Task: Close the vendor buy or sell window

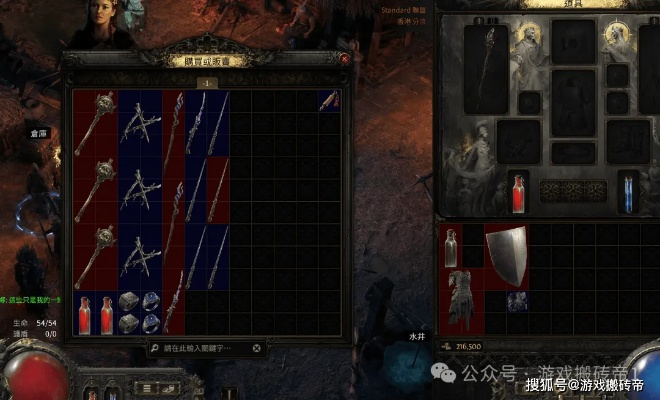Action: point(344,59)
